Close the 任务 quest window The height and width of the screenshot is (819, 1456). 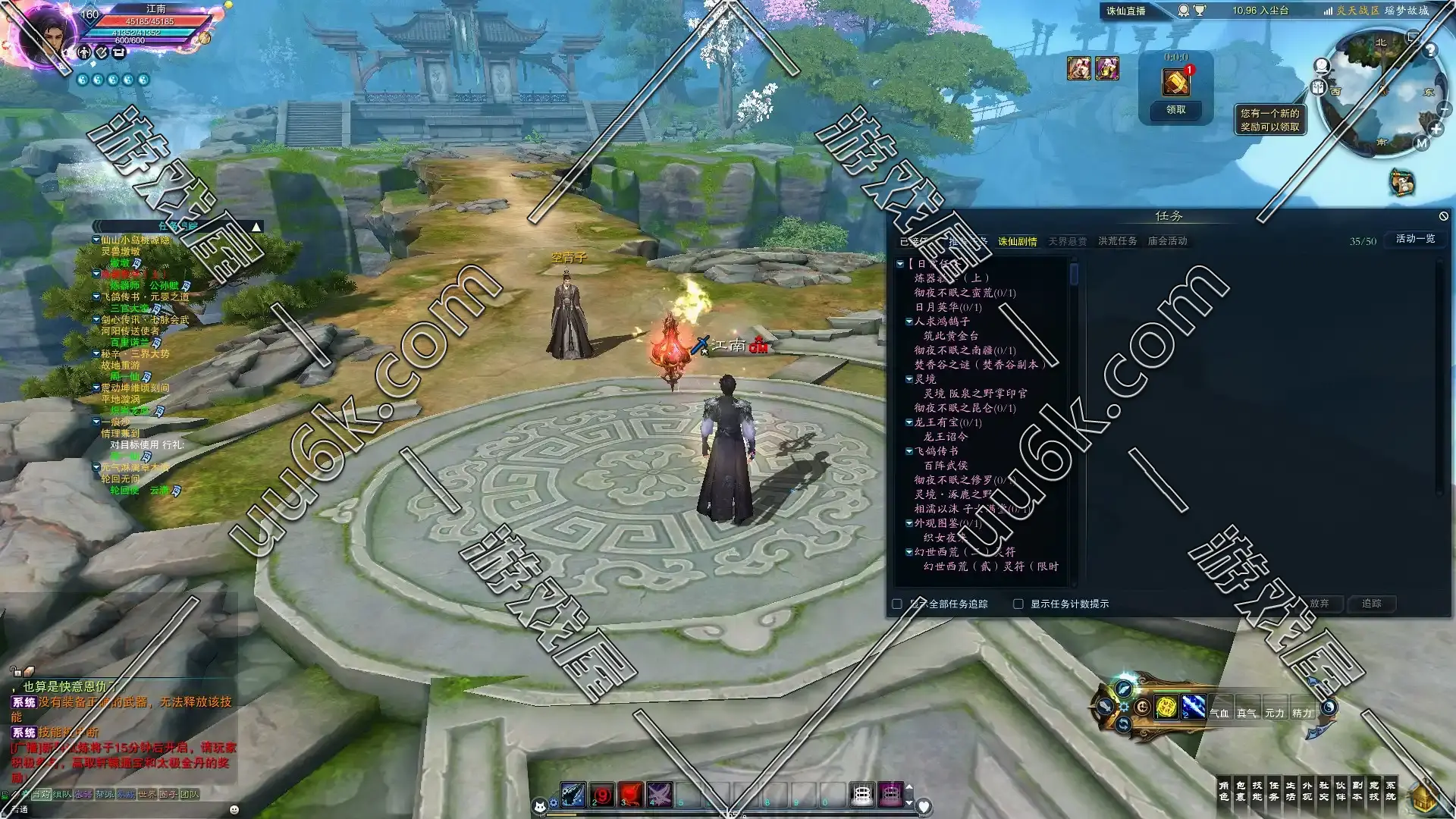[x=1443, y=216]
